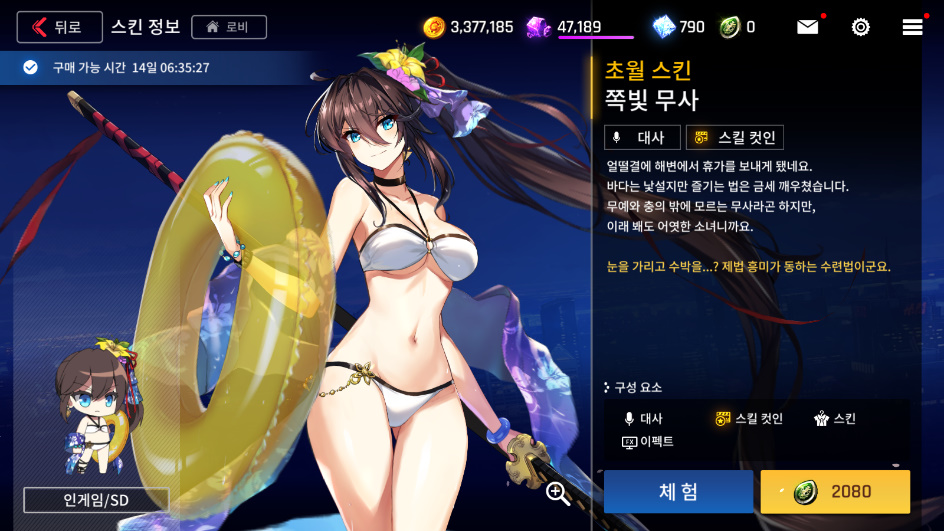Try the skin with 체험 button

pyautogui.click(x=678, y=492)
